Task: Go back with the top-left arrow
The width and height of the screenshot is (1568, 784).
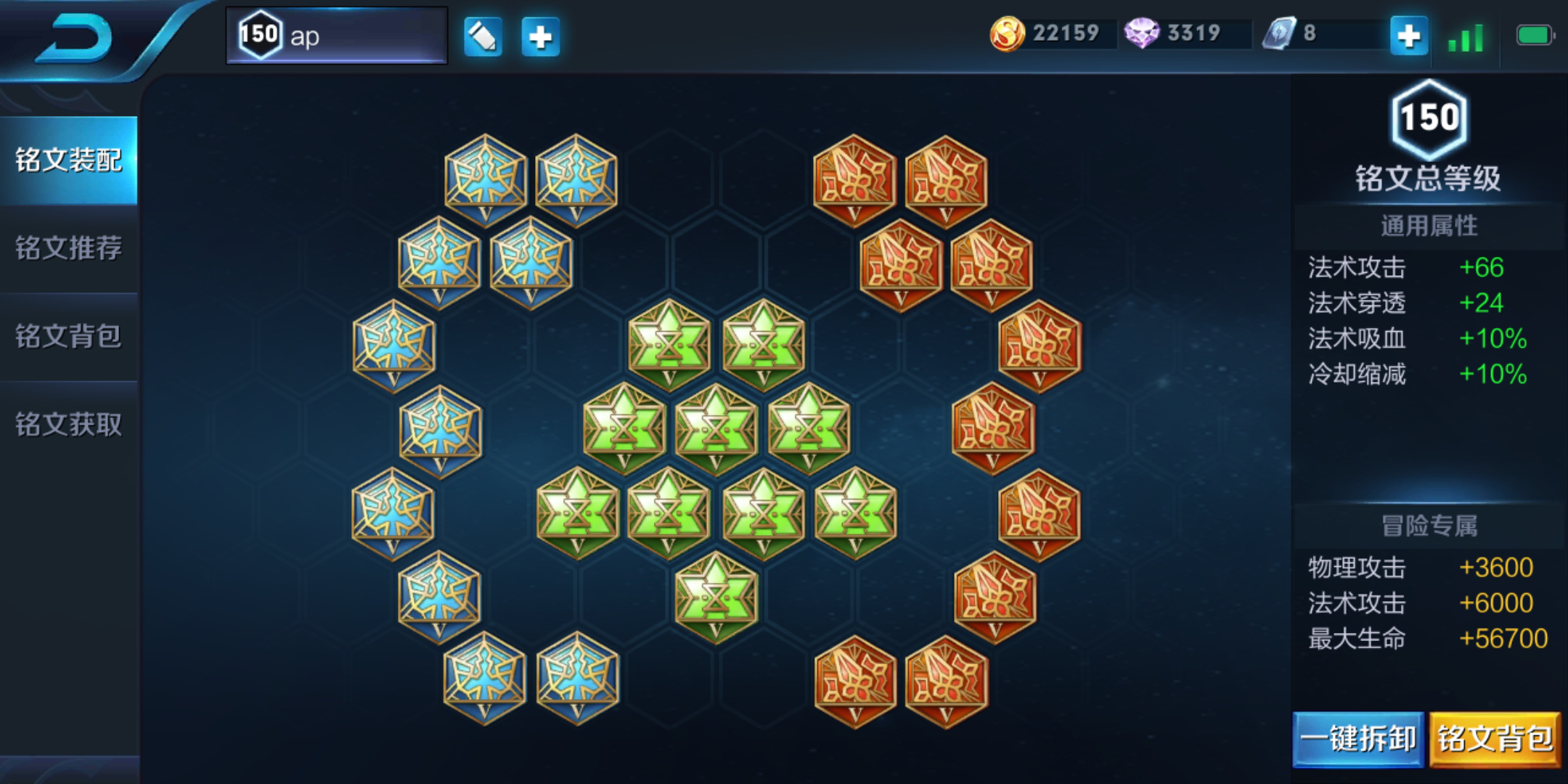Action: pos(74,38)
